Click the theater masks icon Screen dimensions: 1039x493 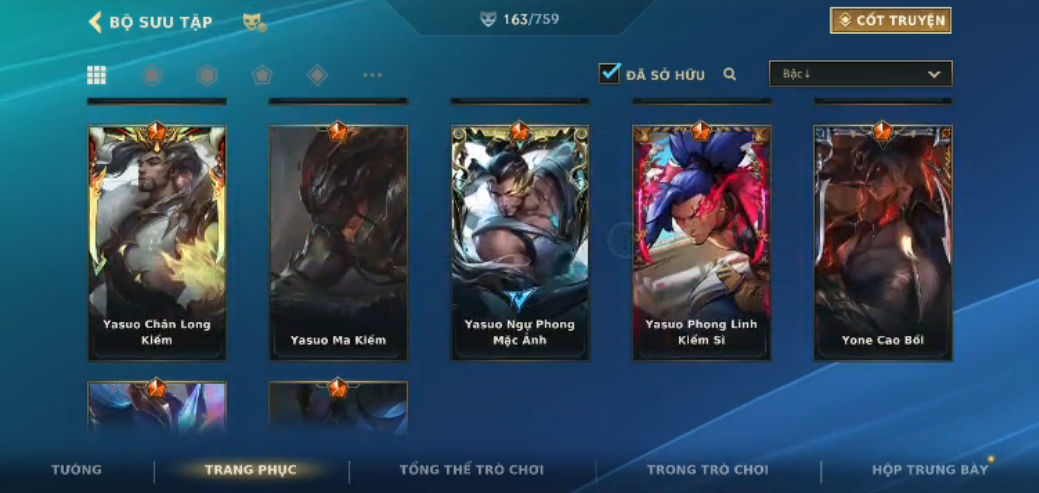(x=254, y=22)
